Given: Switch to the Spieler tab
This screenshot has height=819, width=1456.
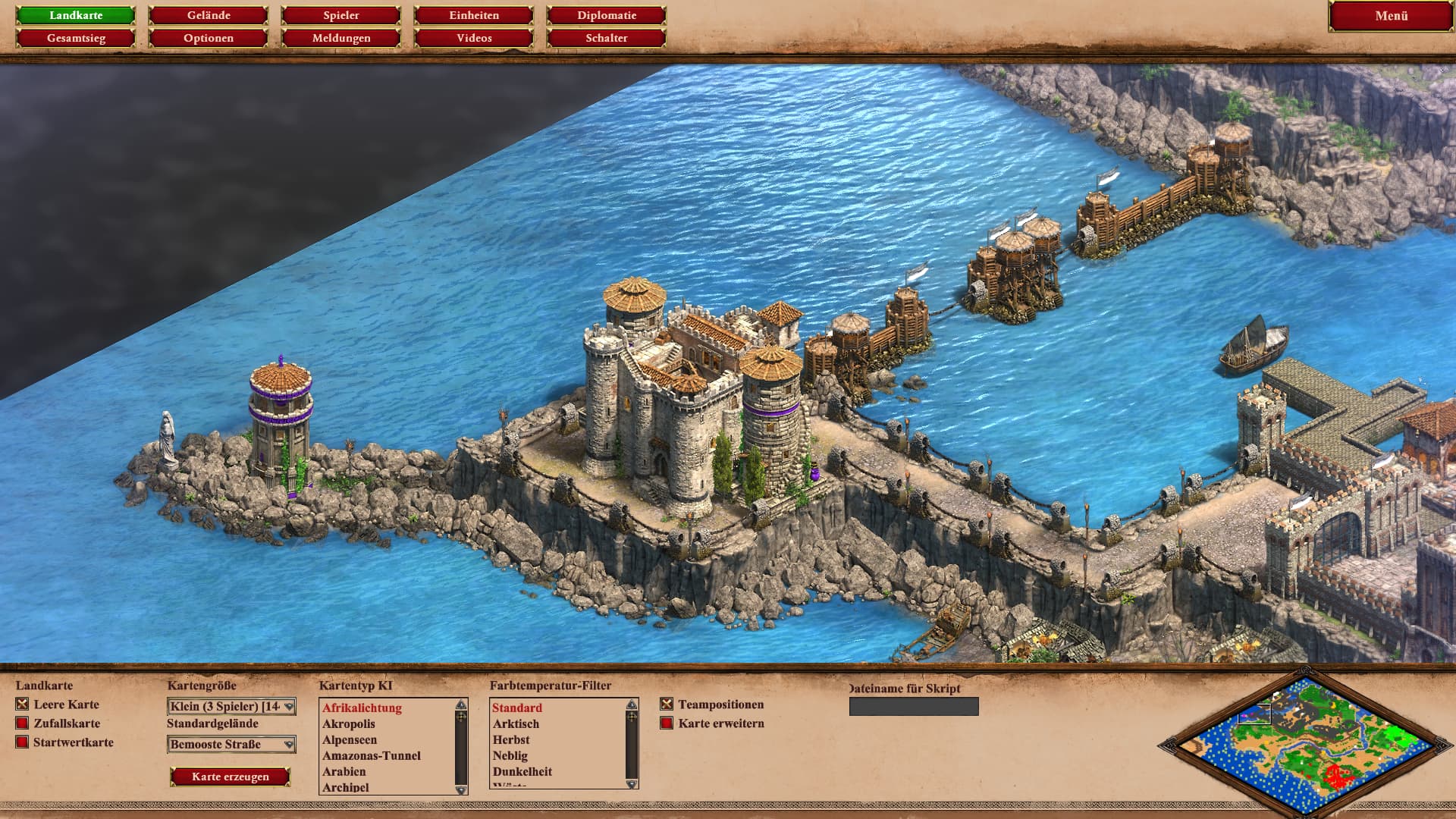Looking at the screenshot, I should click(x=341, y=15).
